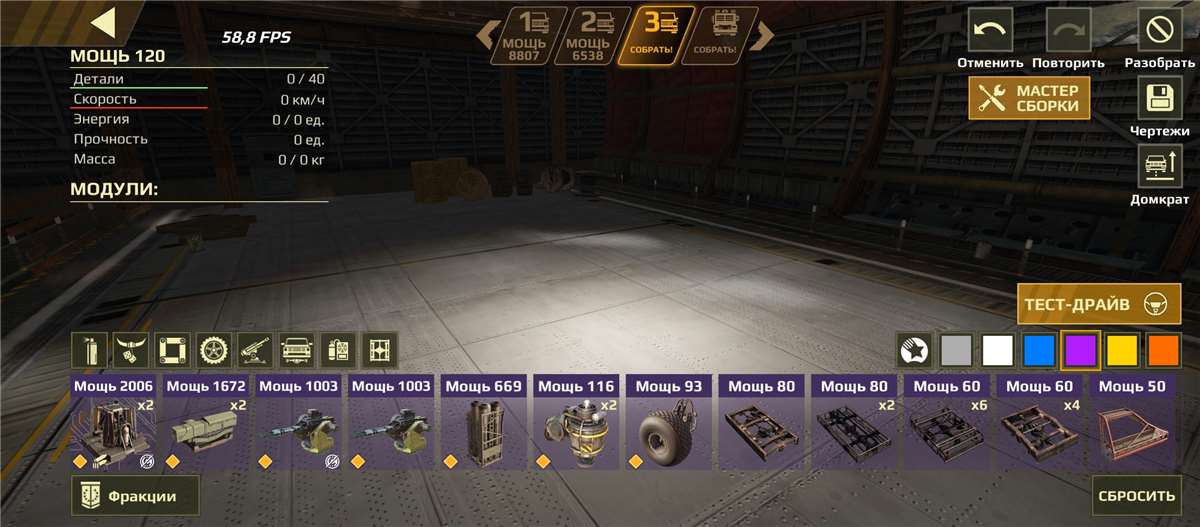The image size is (1200, 527).
Task: Switch to vehicle slot 1 tab
Action: tap(529, 36)
